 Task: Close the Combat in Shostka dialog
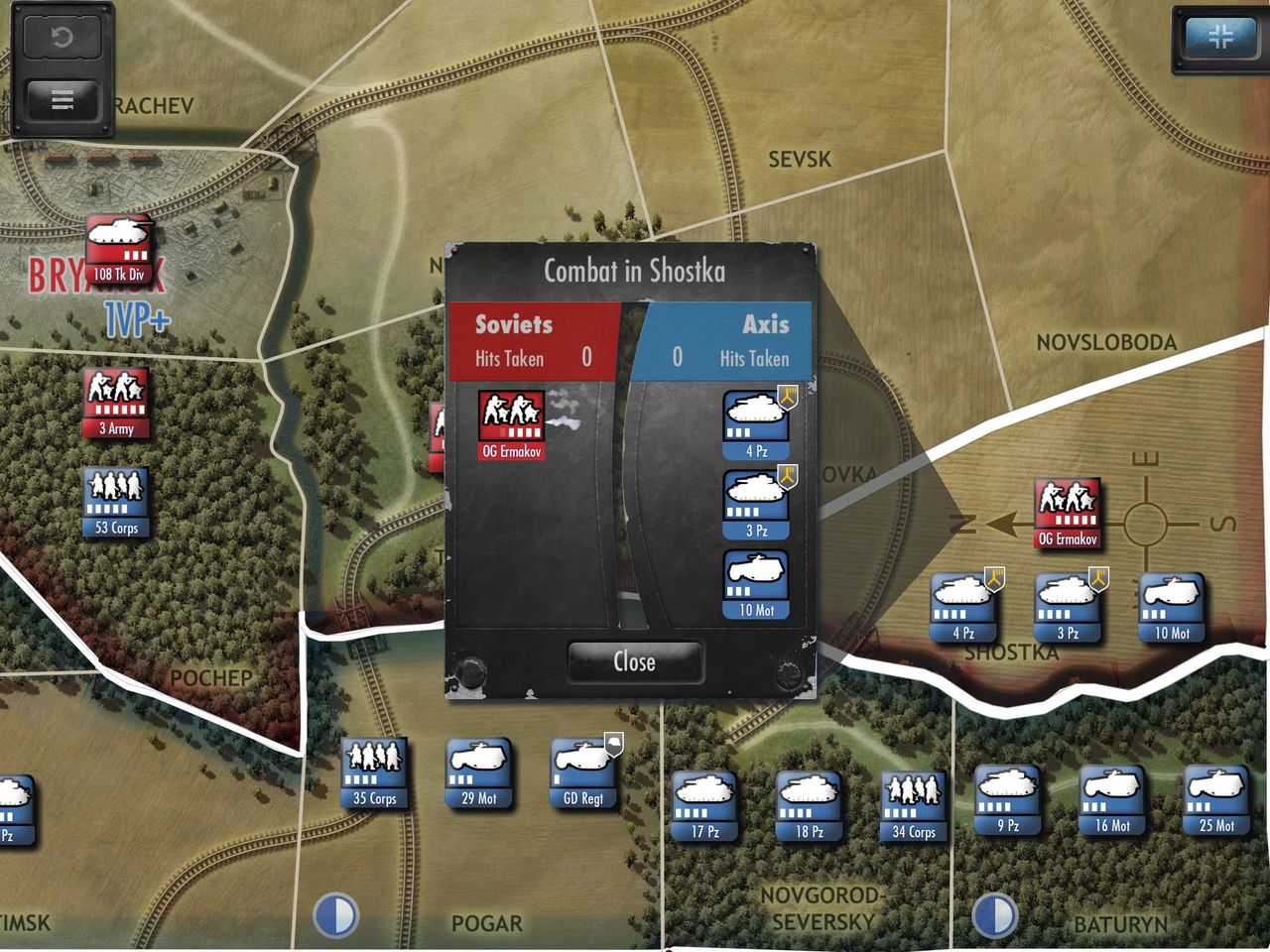[635, 661]
